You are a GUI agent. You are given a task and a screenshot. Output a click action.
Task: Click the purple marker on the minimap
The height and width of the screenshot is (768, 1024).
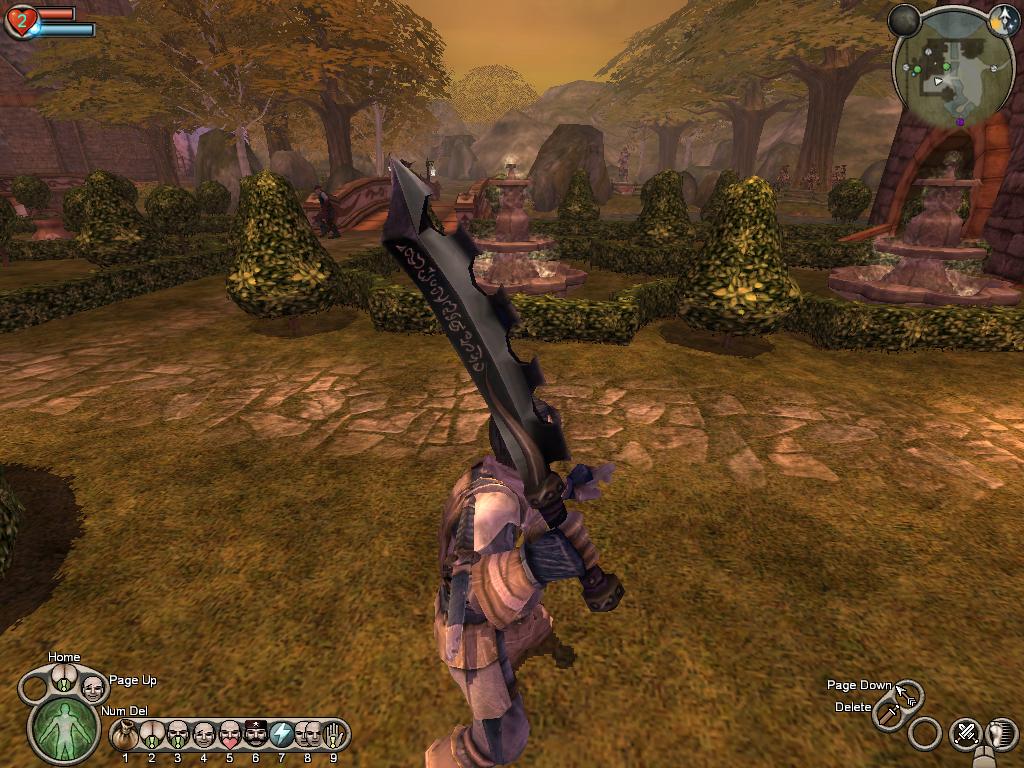tap(960, 122)
